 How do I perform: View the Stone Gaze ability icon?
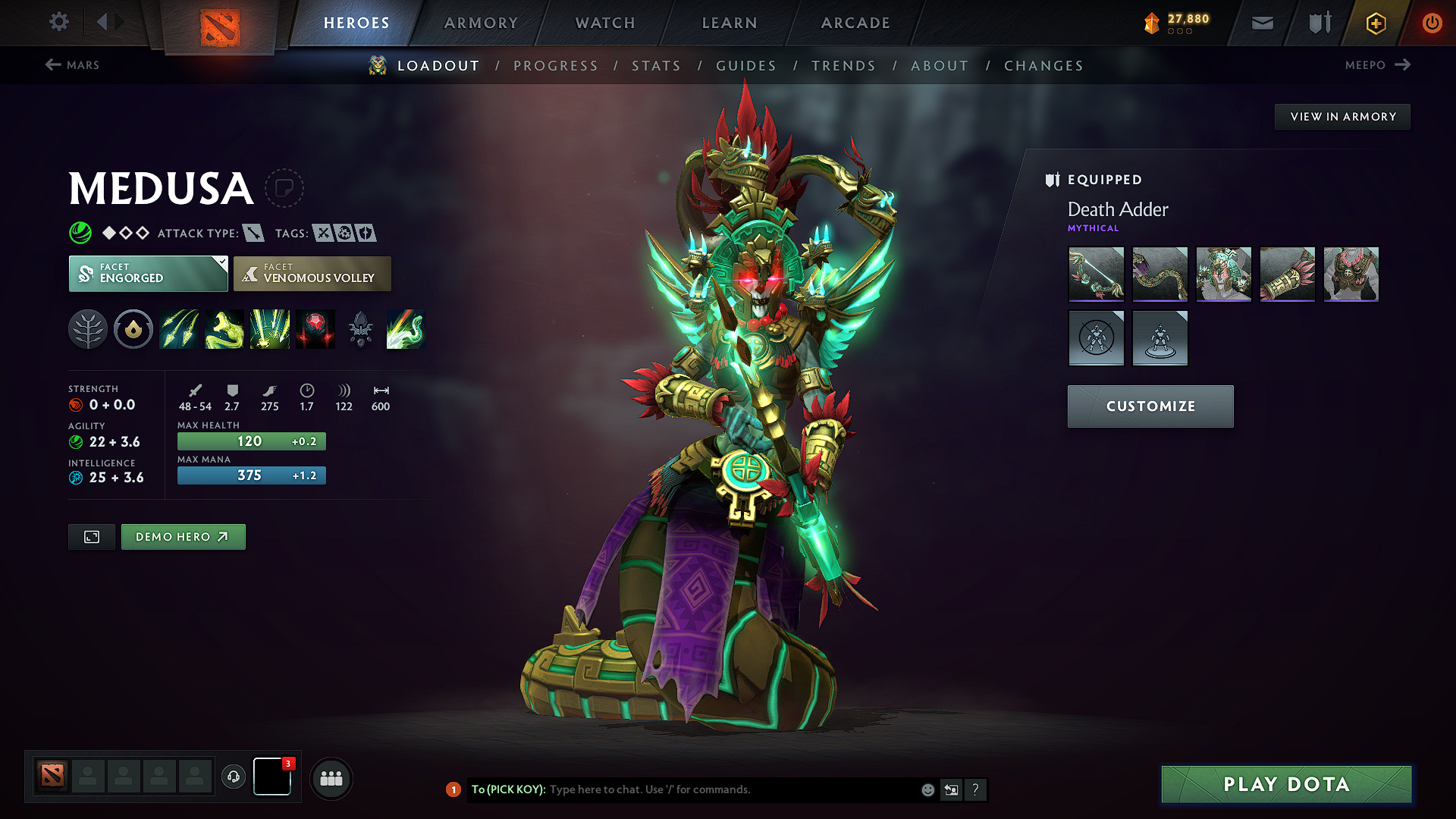click(x=316, y=329)
